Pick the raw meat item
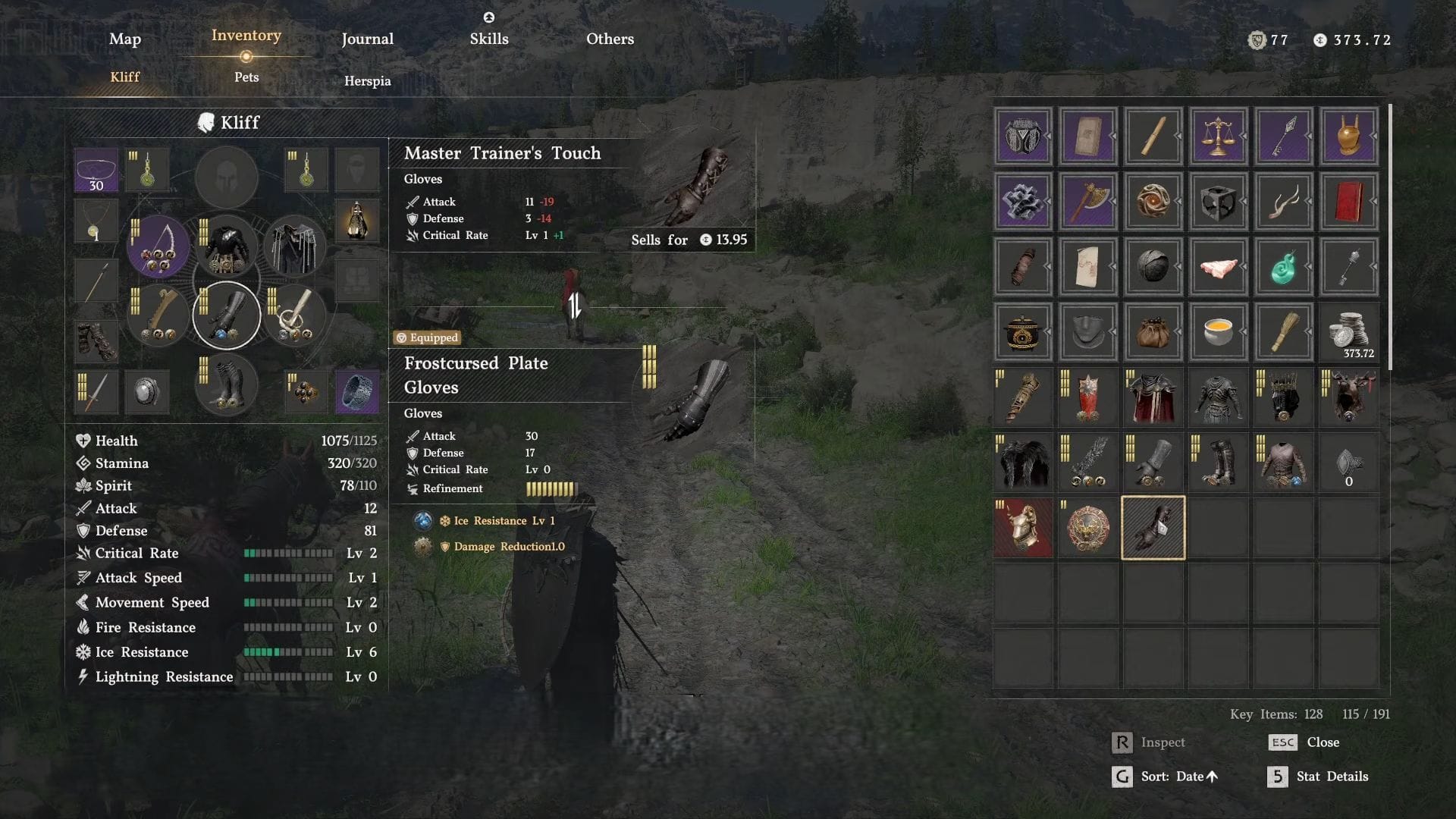This screenshot has width=1456, height=819. [1218, 267]
